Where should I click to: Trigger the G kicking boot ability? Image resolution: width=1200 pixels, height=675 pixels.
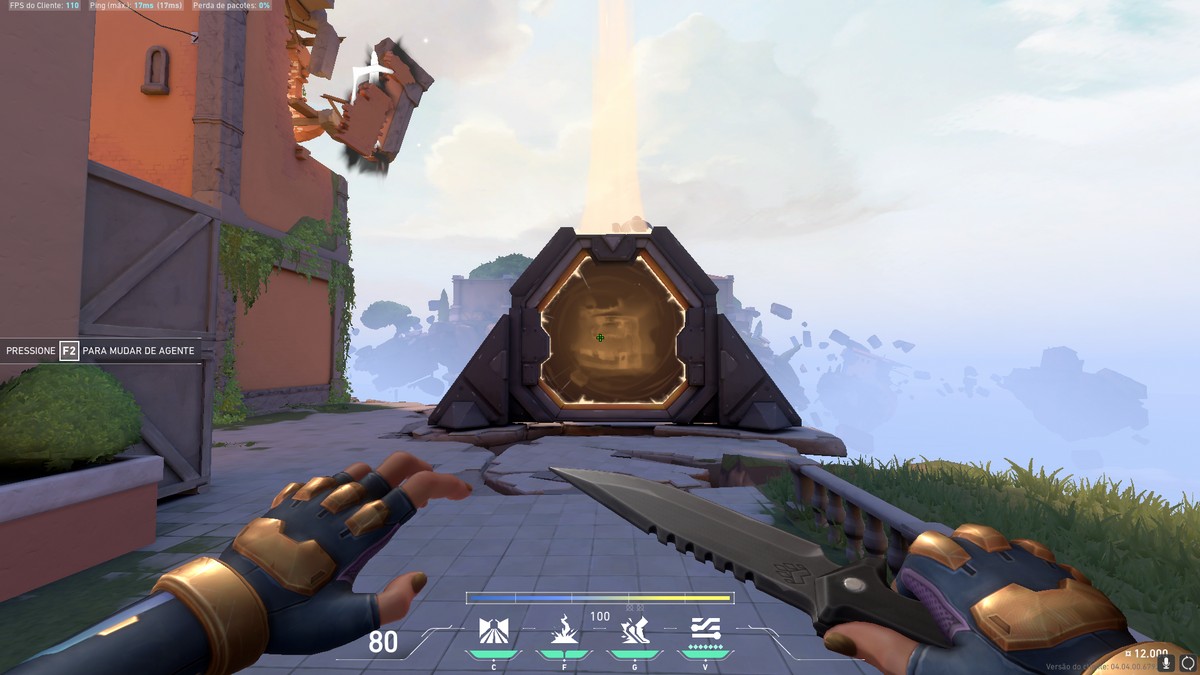(x=634, y=630)
